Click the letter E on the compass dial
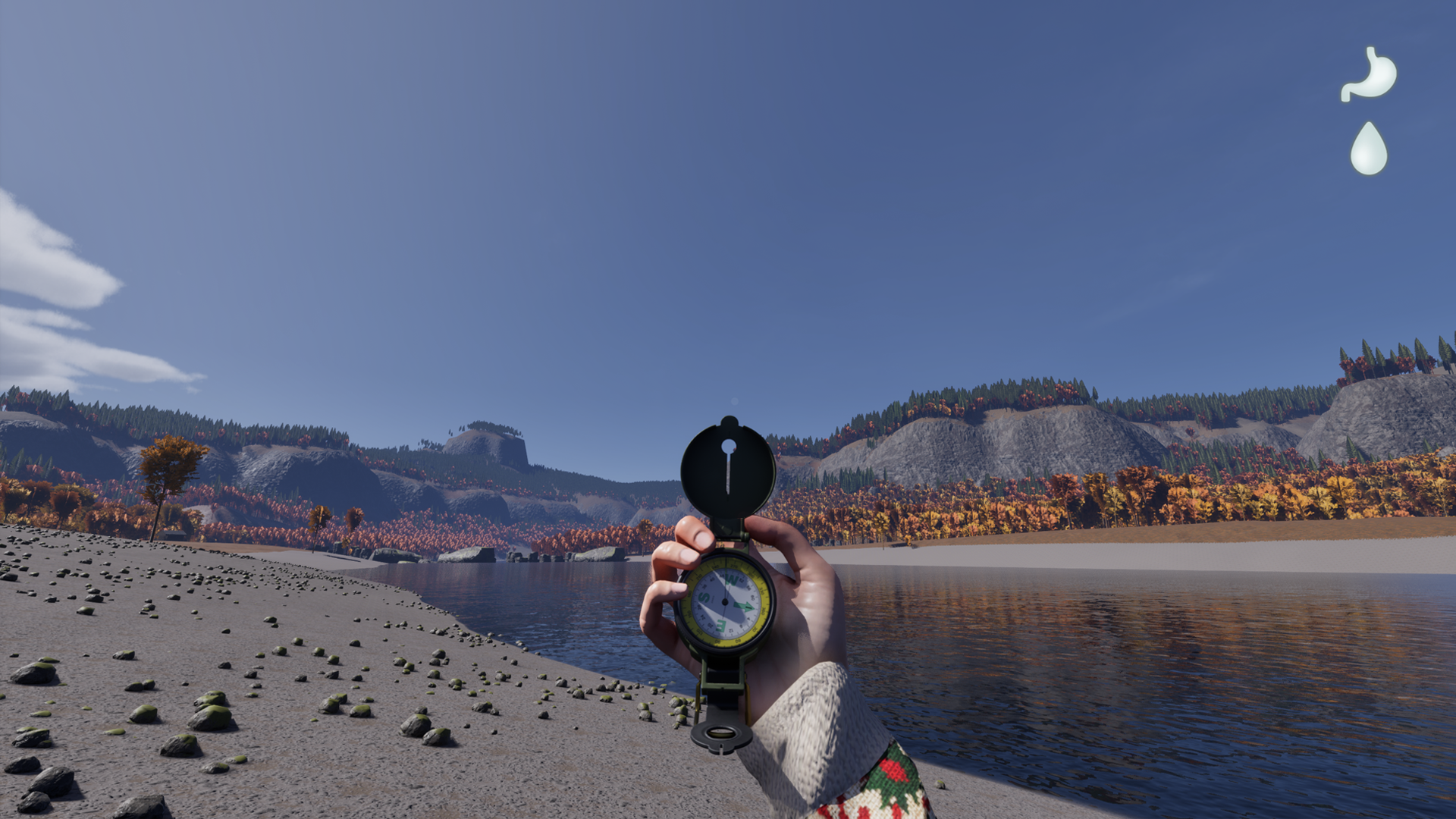1456x819 pixels. 720,625
